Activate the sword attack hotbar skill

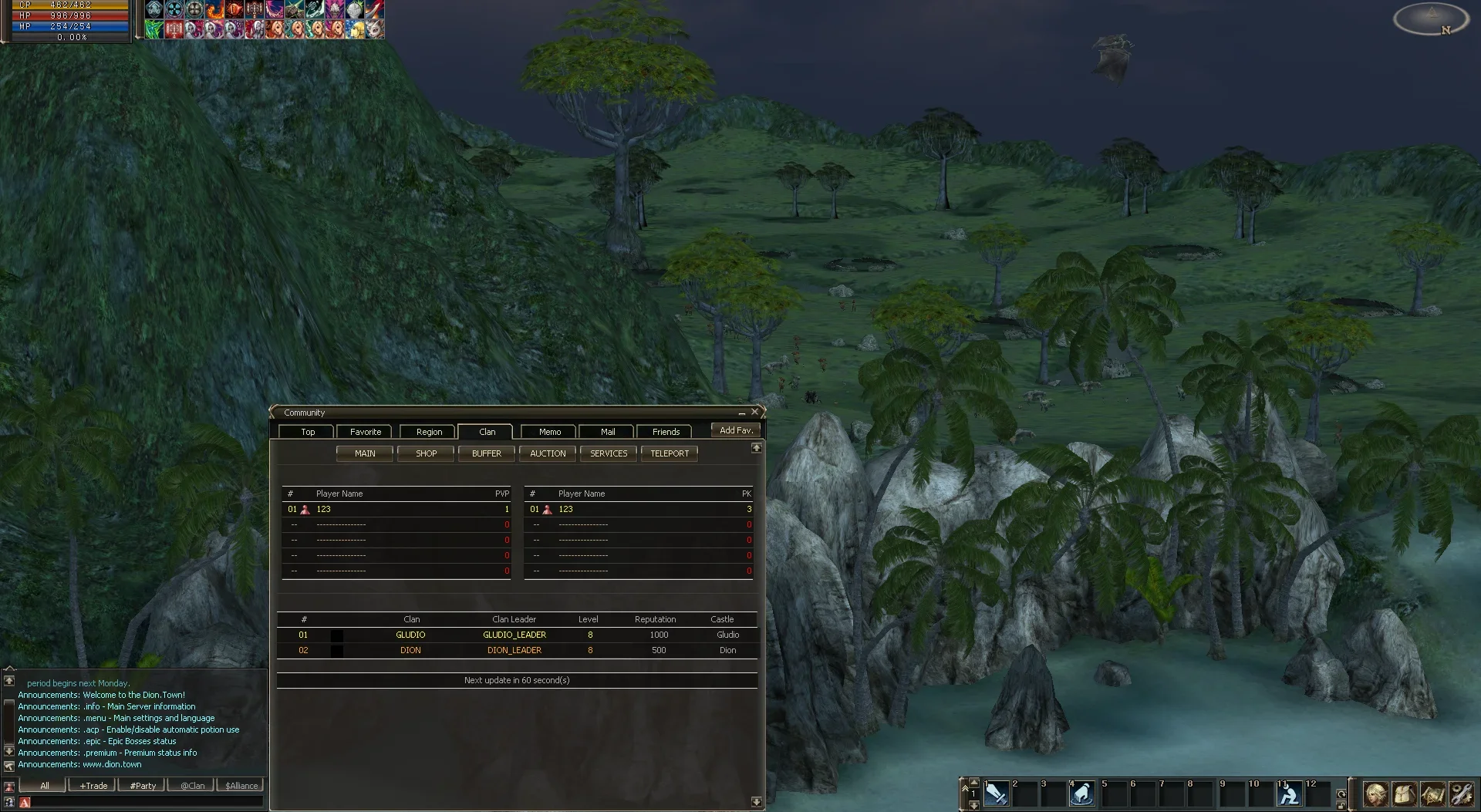coord(996,793)
